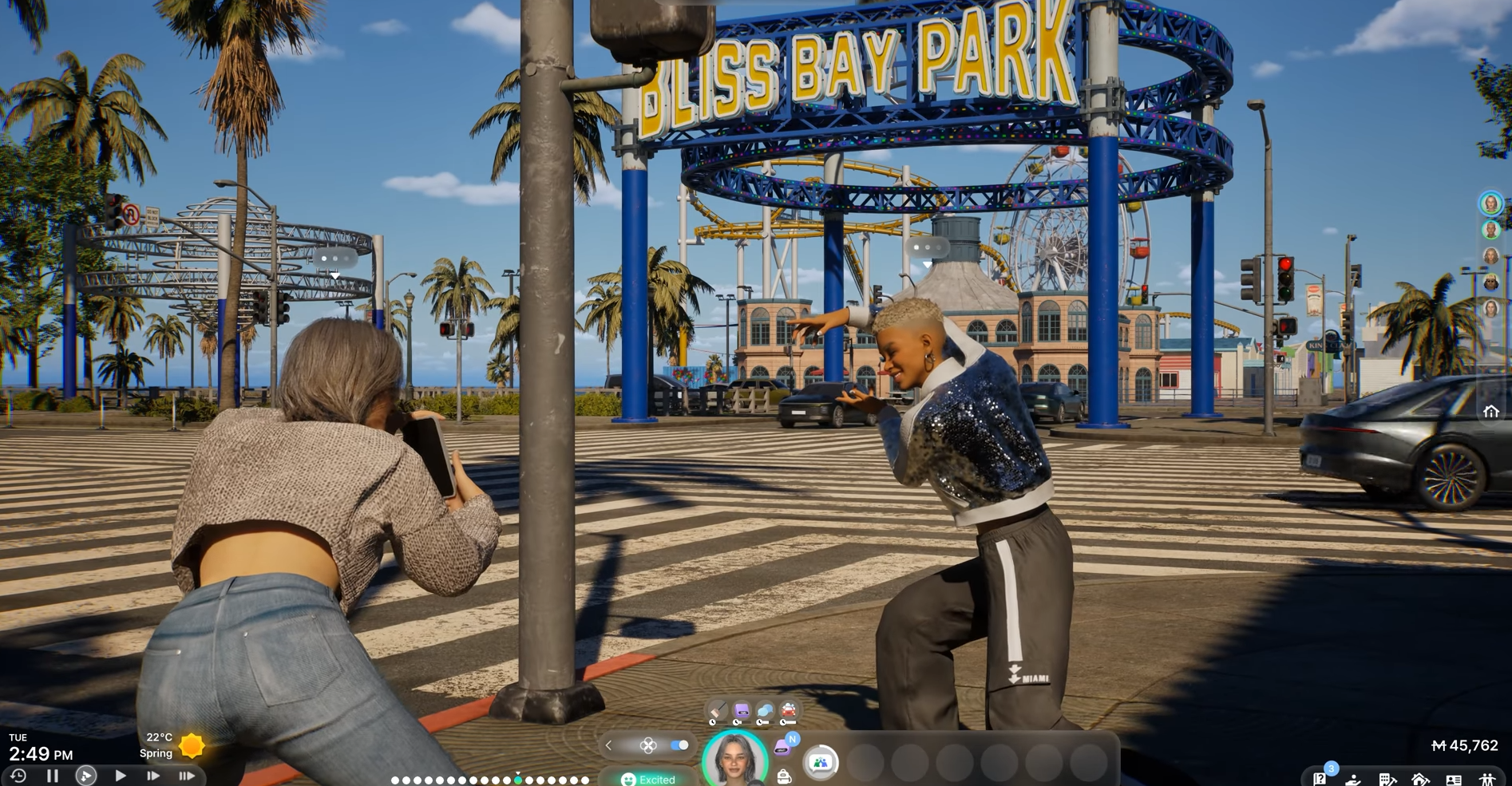Screen dimensions: 1512x786
Task: Select the broom sweeping need icon
Action: 718,710
